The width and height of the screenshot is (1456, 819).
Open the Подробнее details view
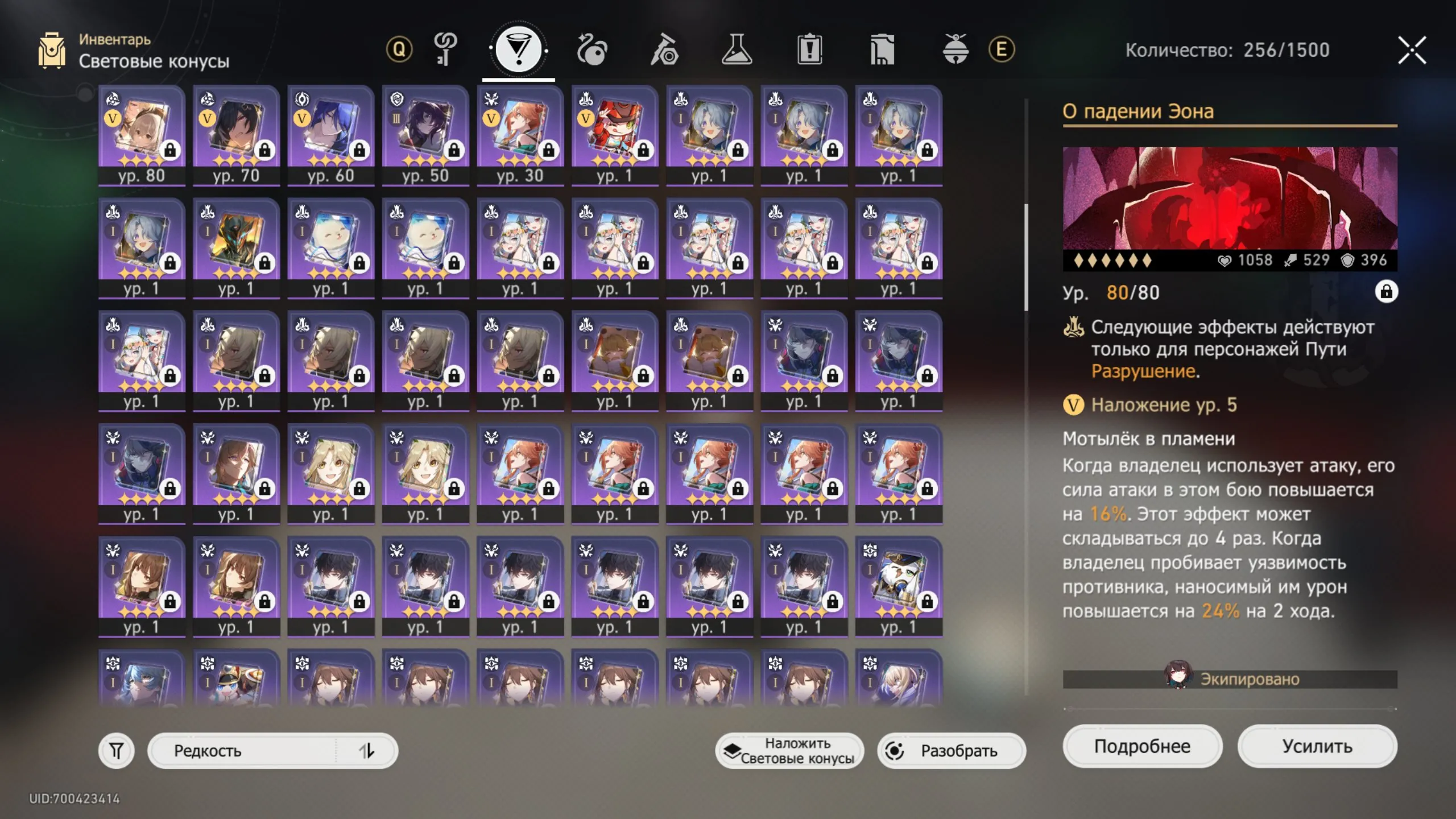click(x=1142, y=746)
